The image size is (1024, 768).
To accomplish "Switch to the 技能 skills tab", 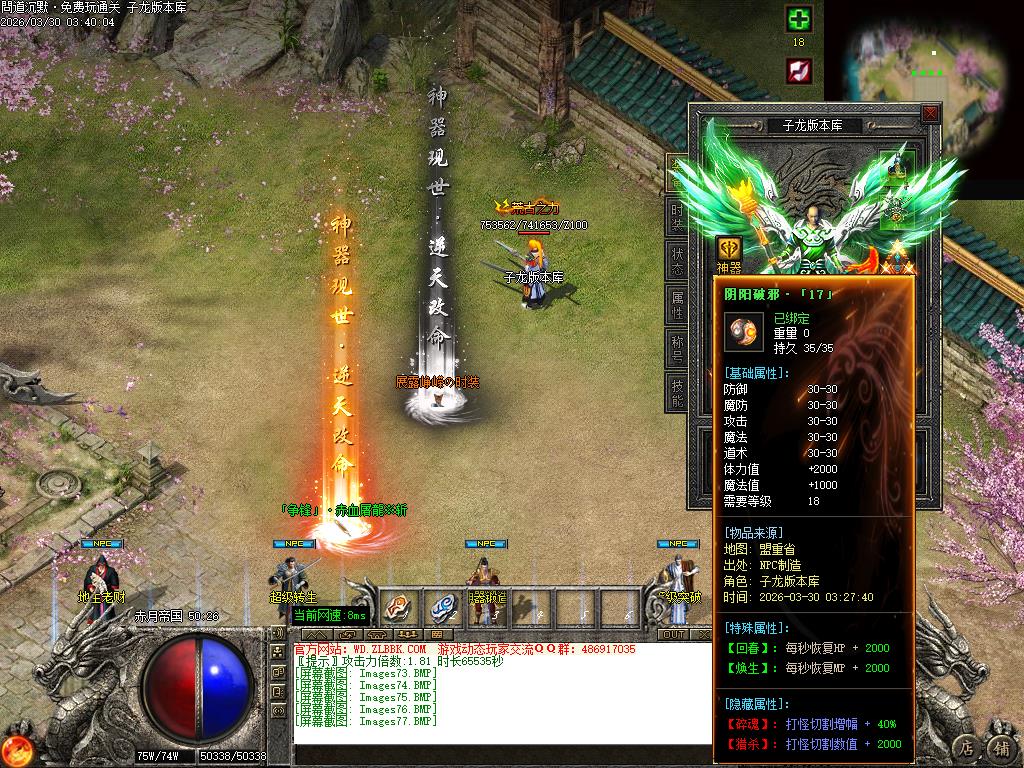I will 677,392.
